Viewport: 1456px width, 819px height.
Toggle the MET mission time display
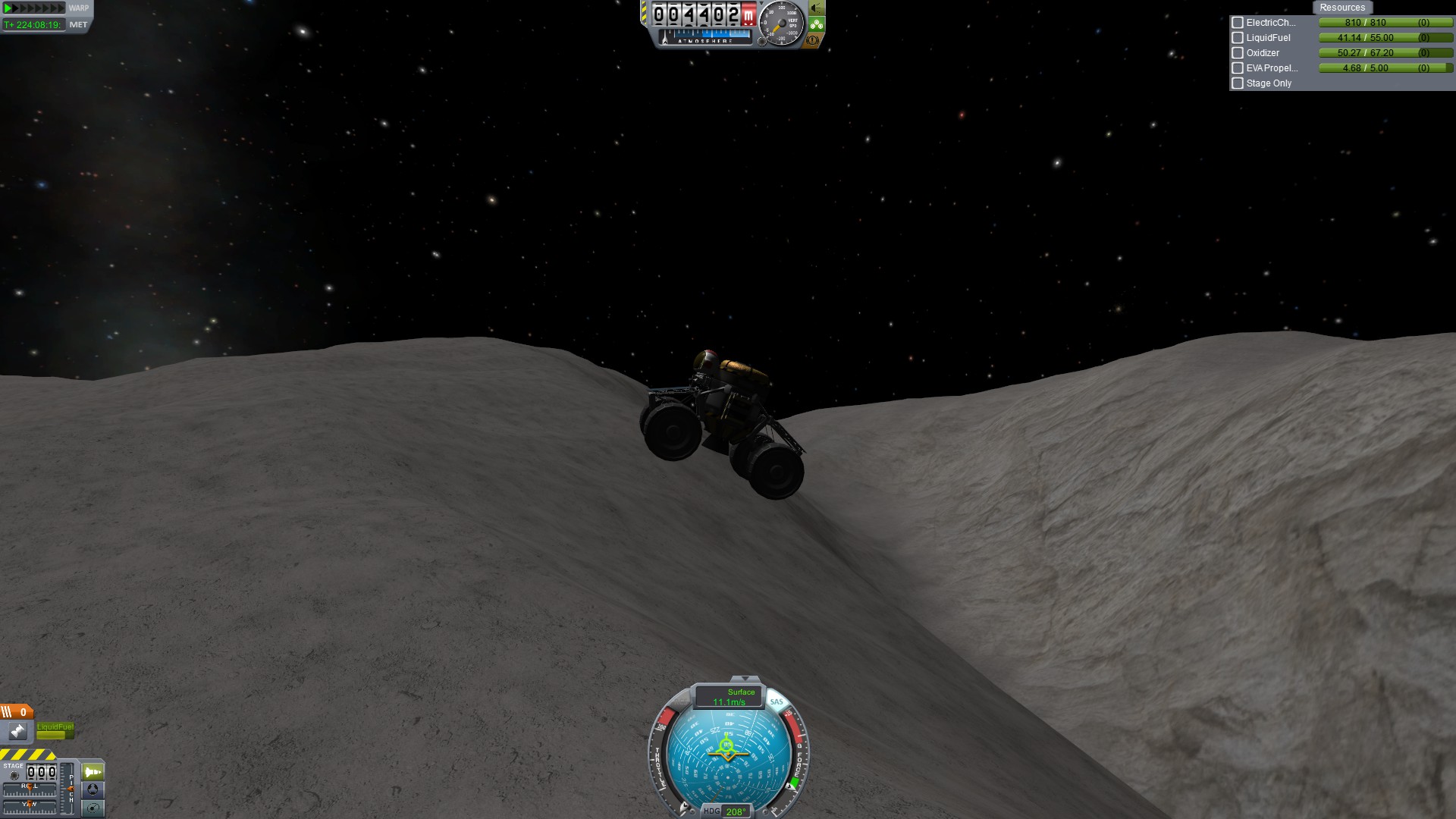(78, 24)
